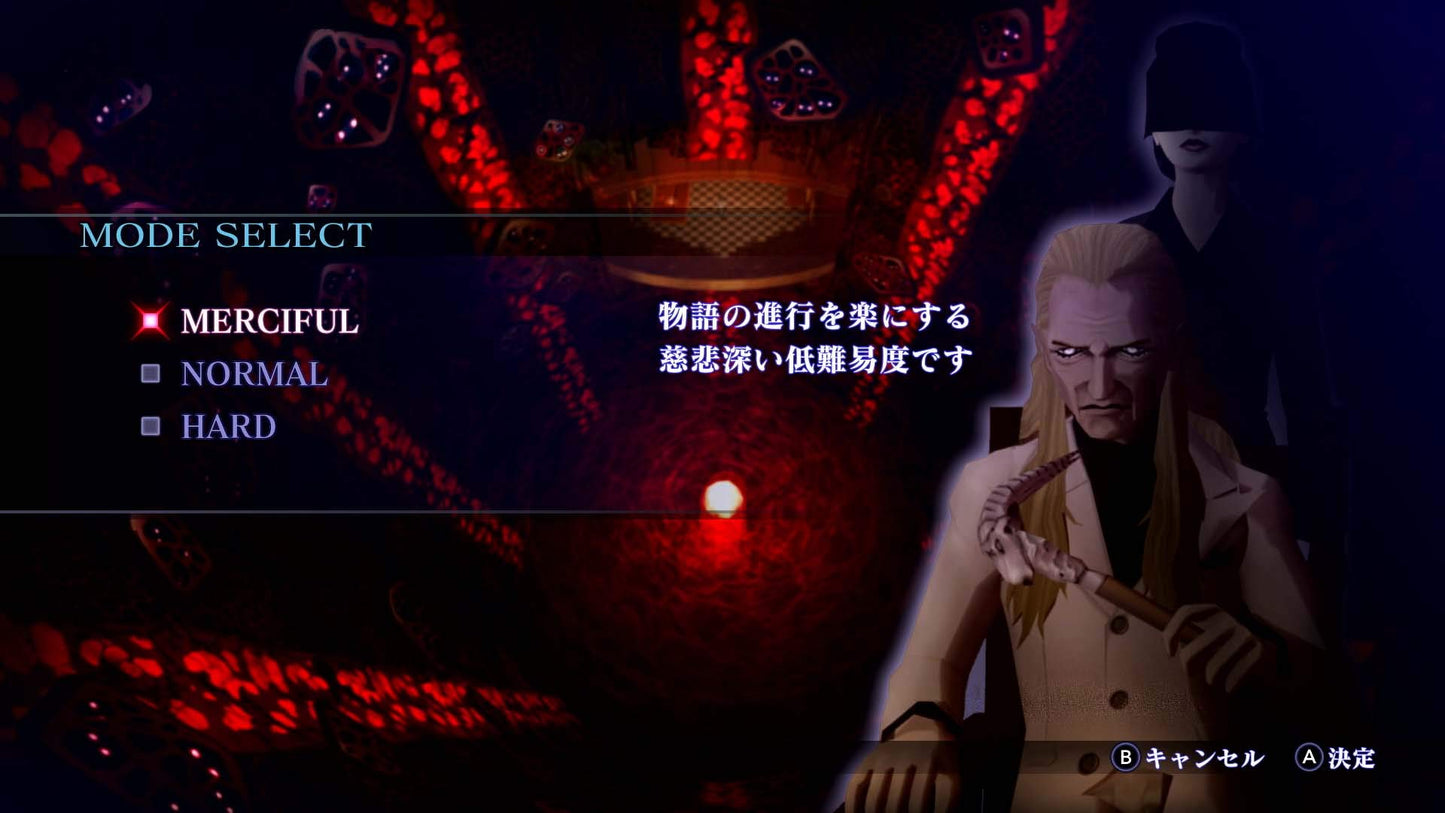Screen dimensions: 1445x813
Task: Click the square indicator next to NORMAL
Action: tap(151, 373)
